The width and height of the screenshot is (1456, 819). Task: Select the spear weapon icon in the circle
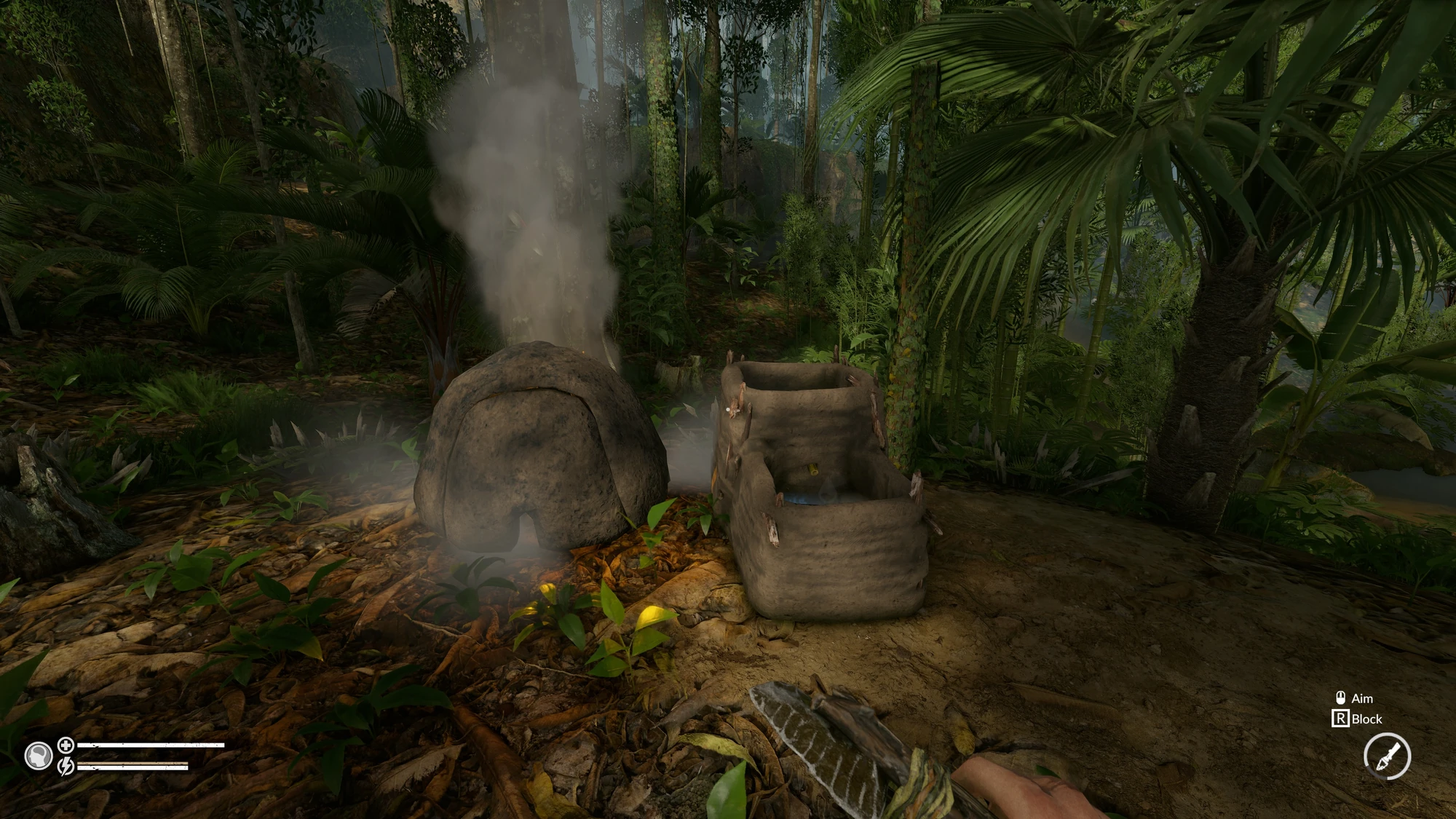[x=1387, y=756]
